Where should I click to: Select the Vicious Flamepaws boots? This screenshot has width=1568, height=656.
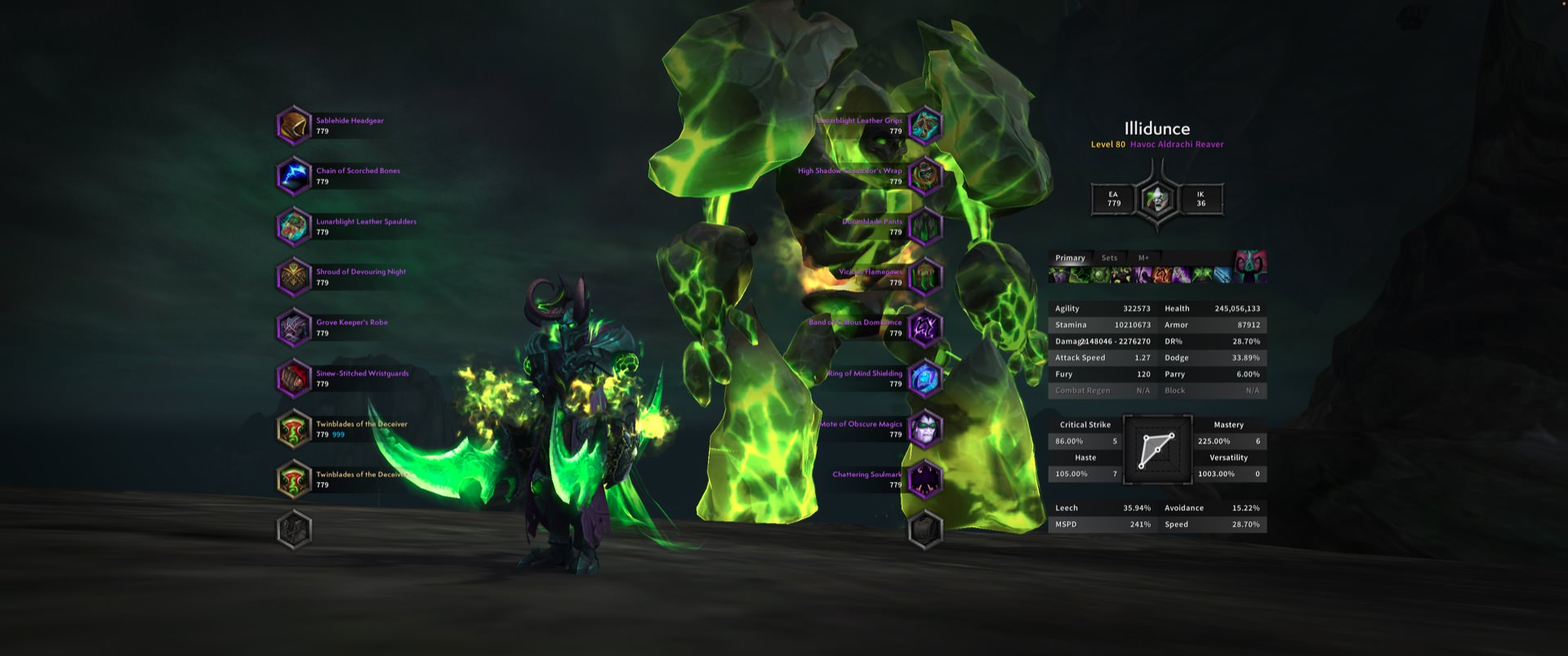pyautogui.click(x=925, y=278)
